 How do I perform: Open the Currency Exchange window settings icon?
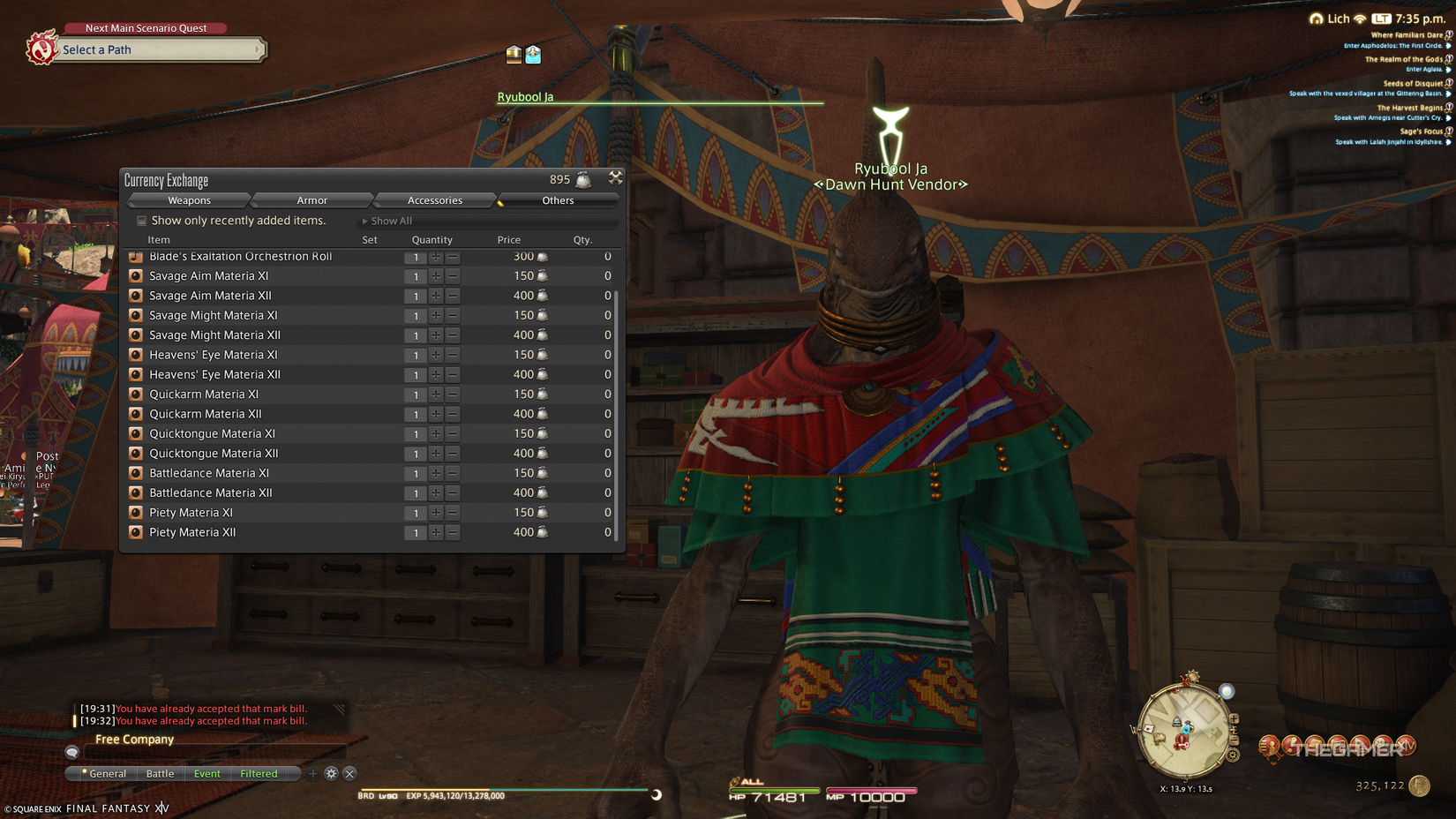click(615, 177)
